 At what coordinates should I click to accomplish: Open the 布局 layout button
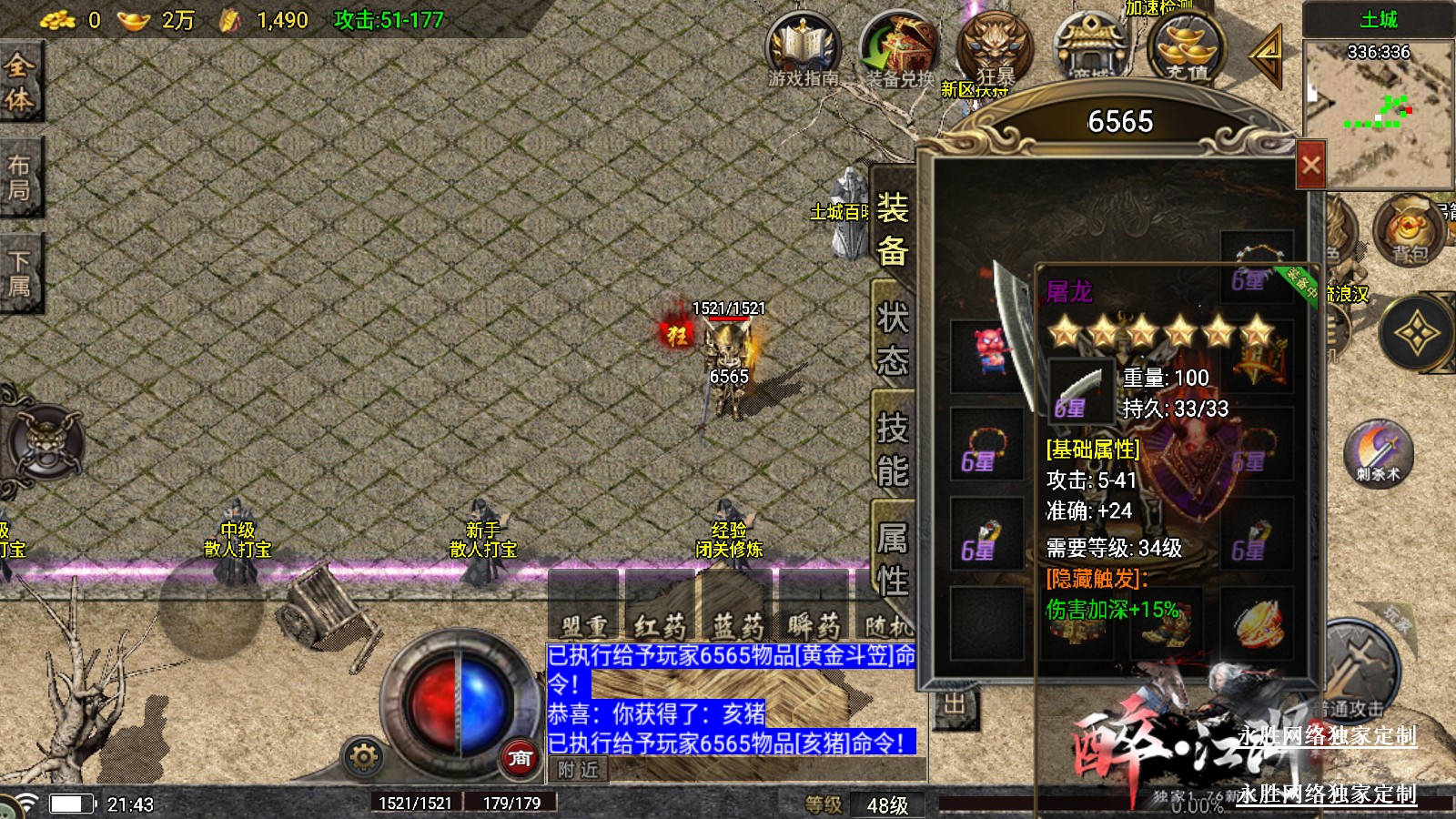[x=19, y=177]
